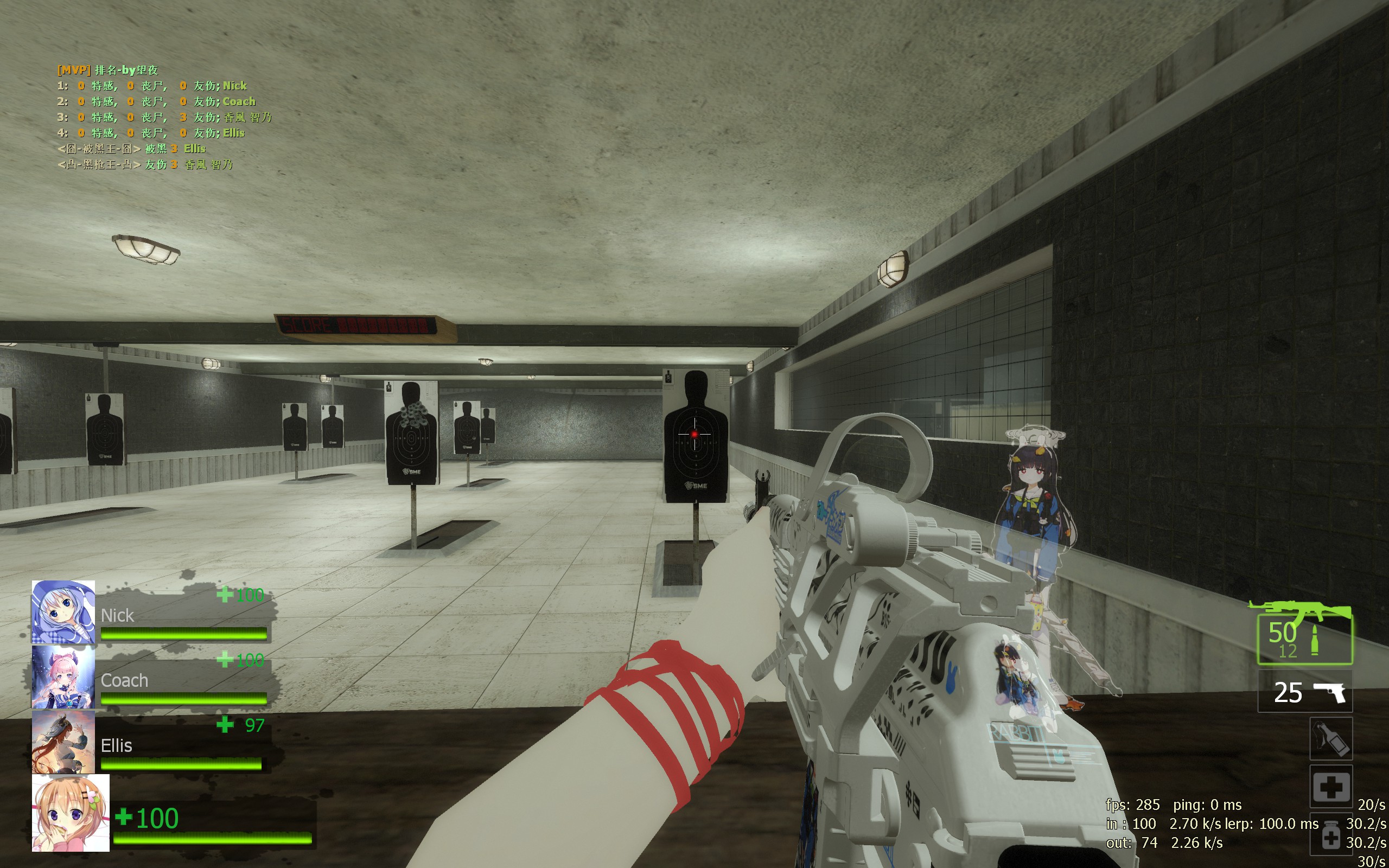Select the first aid kit slot
This screenshot has width=1389, height=868.
[x=1330, y=787]
